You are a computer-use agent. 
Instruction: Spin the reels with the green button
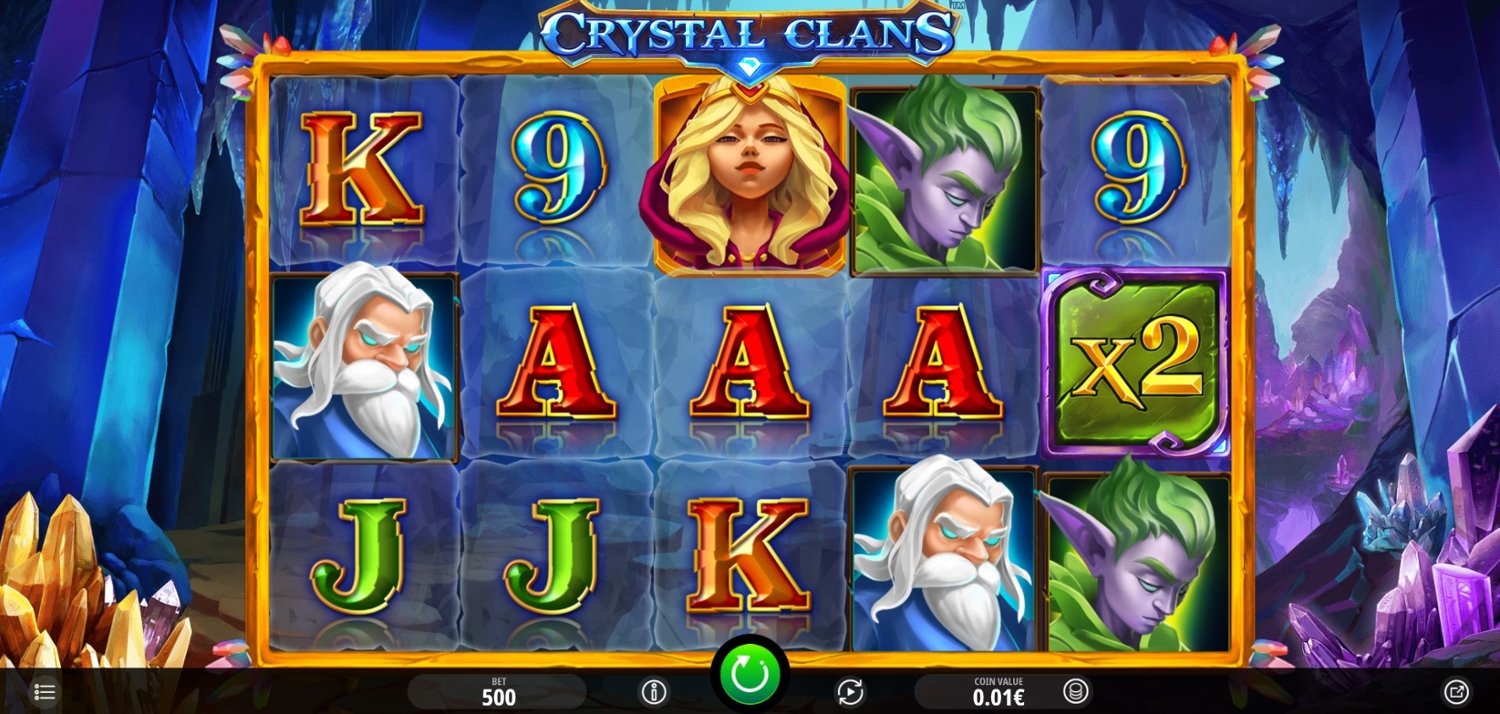(x=749, y=675)
